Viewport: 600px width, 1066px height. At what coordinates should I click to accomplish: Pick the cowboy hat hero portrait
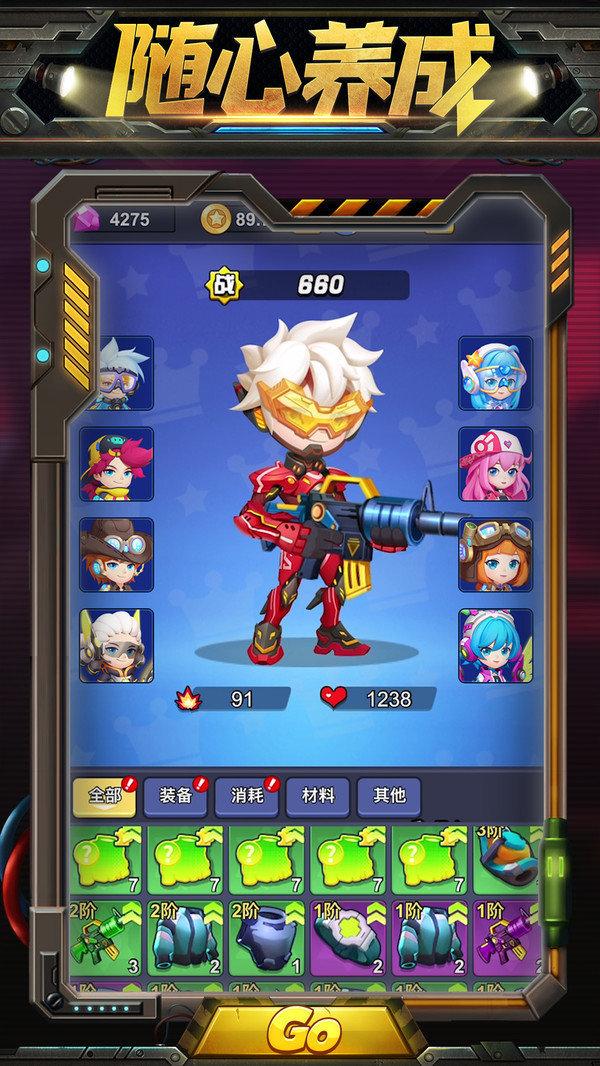point(118,554)
